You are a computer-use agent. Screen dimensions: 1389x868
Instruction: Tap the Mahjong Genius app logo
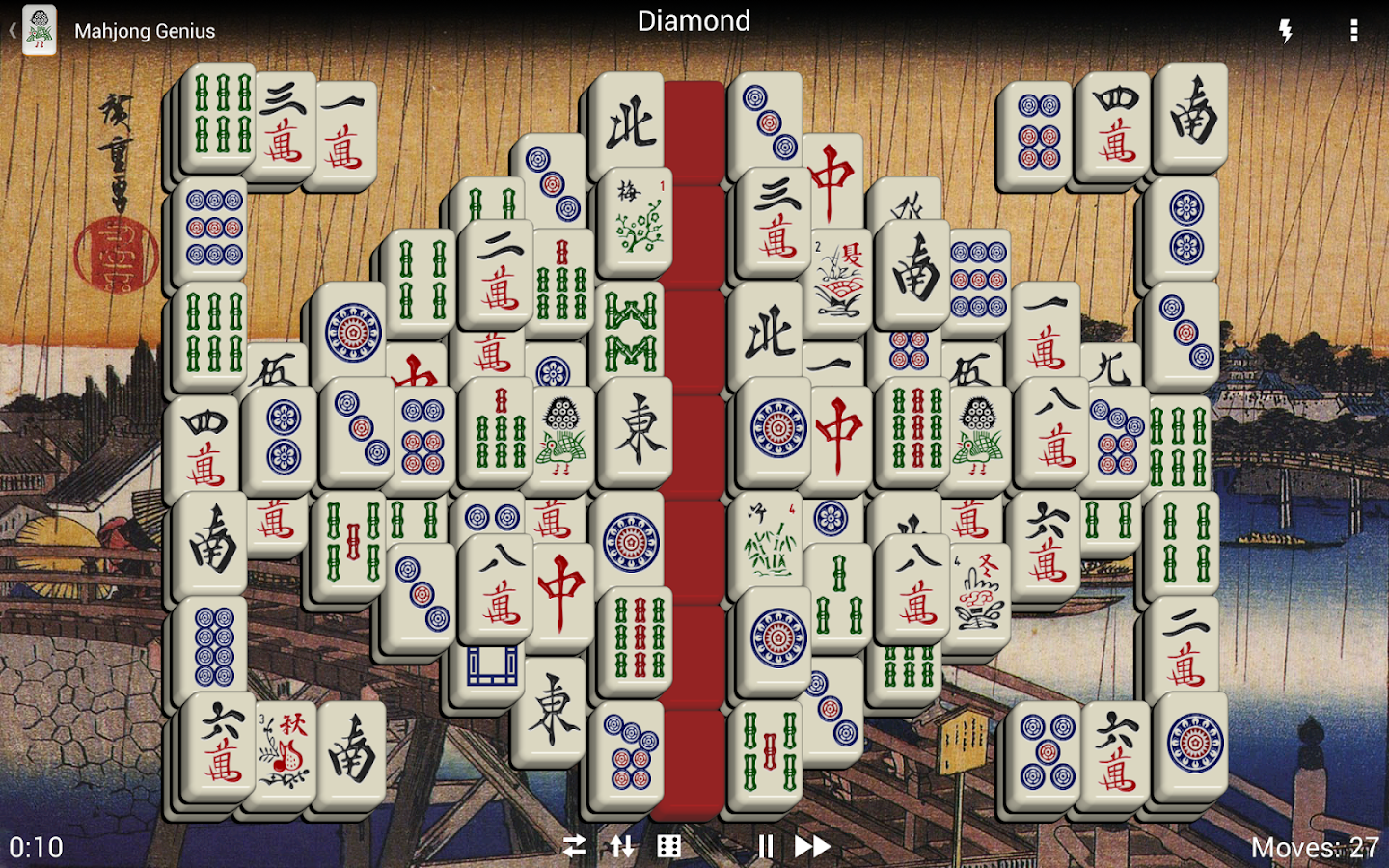[x=39, y=29]
